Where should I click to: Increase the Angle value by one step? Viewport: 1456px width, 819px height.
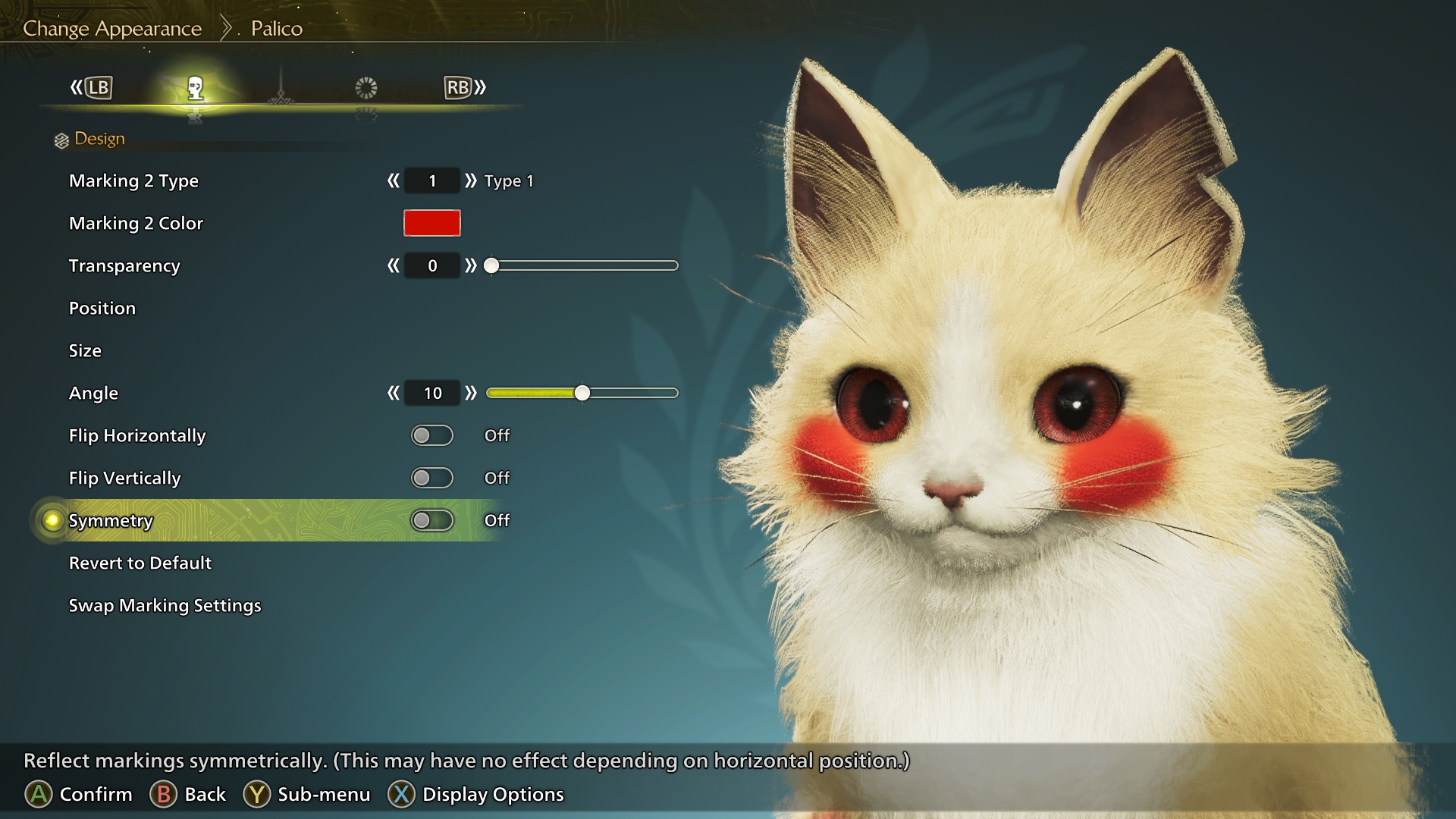471,393
